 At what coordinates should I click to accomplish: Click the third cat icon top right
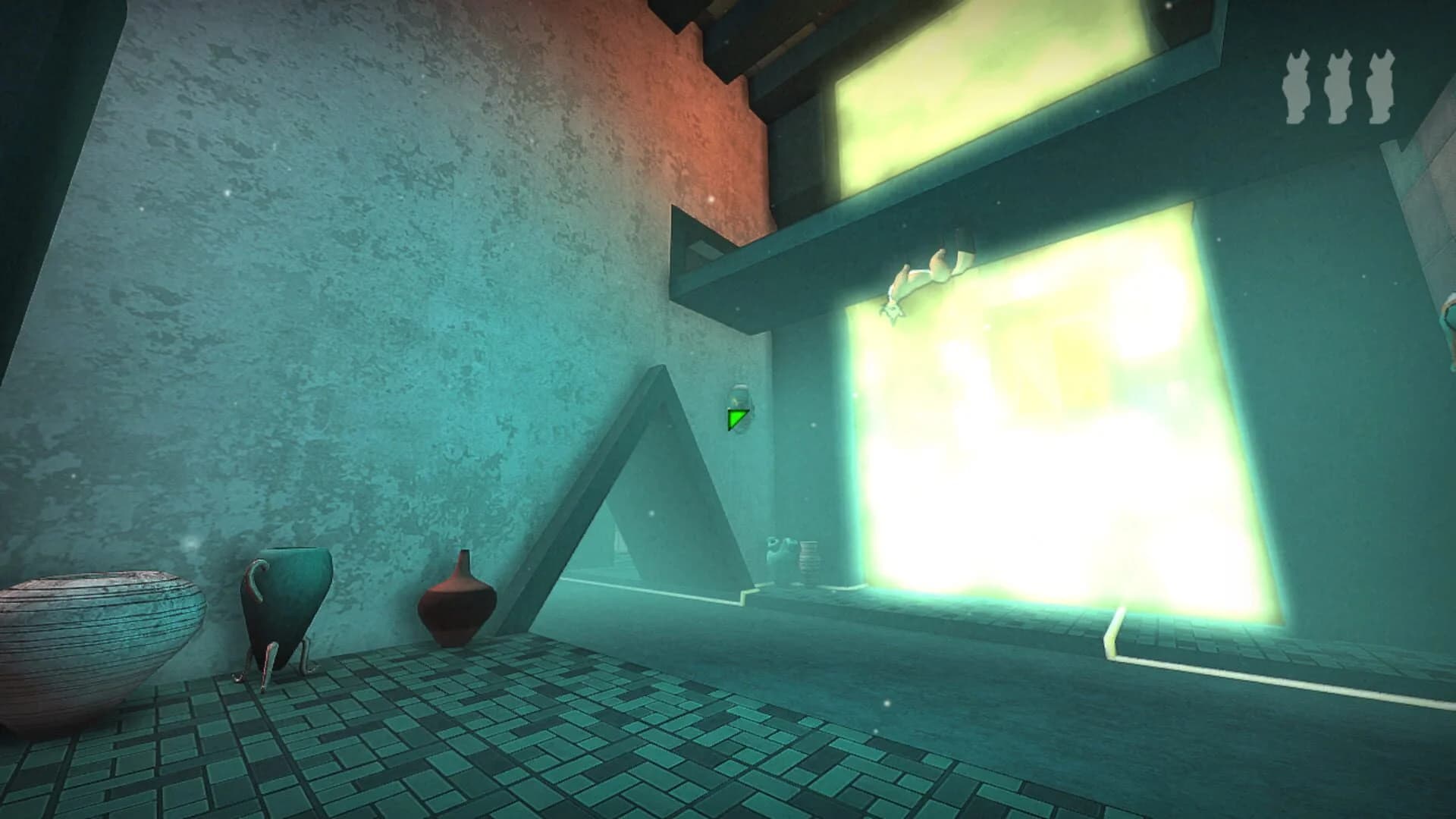(1382, 87)
